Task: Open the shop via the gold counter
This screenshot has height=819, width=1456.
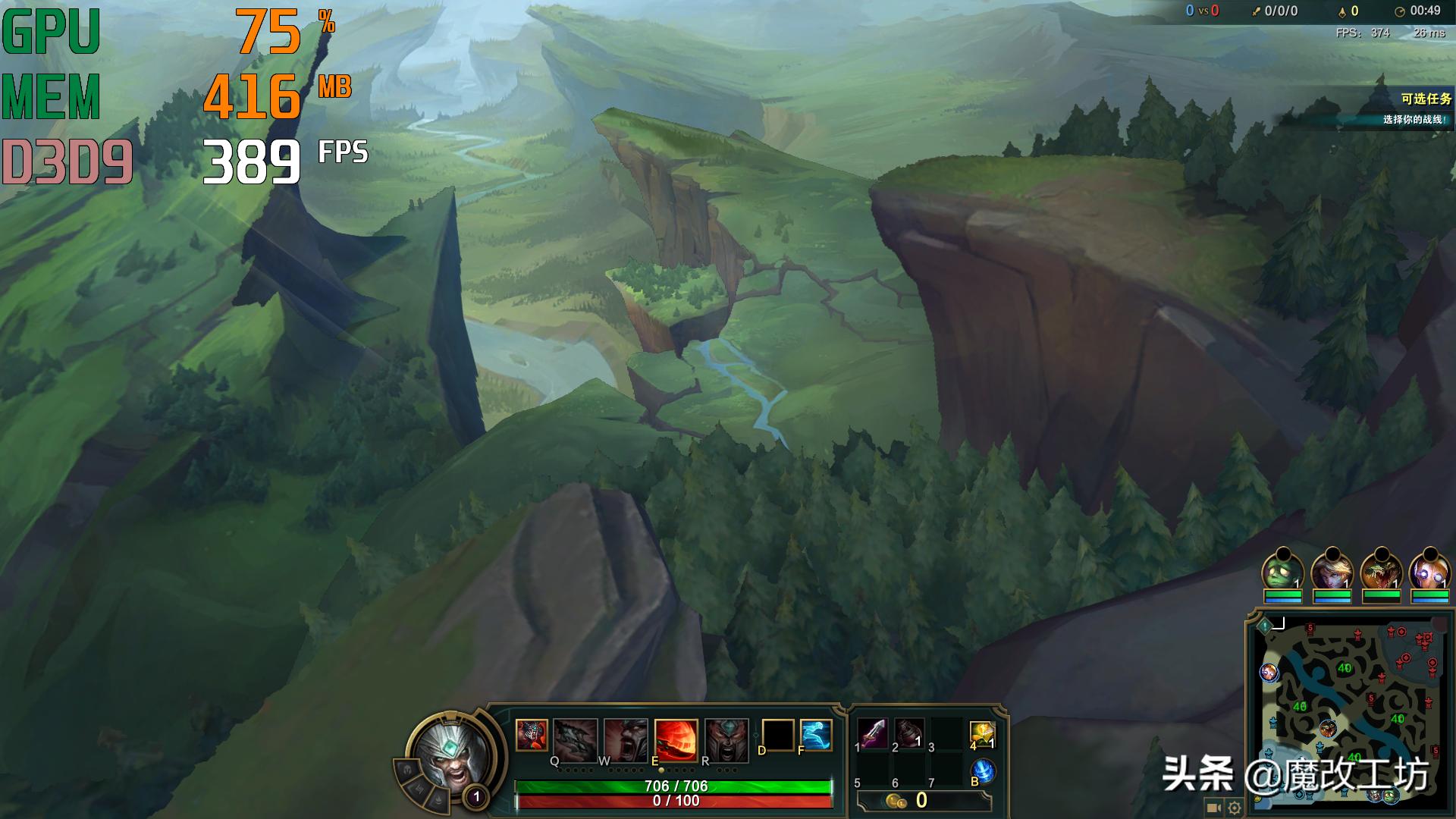Action: 923,801
